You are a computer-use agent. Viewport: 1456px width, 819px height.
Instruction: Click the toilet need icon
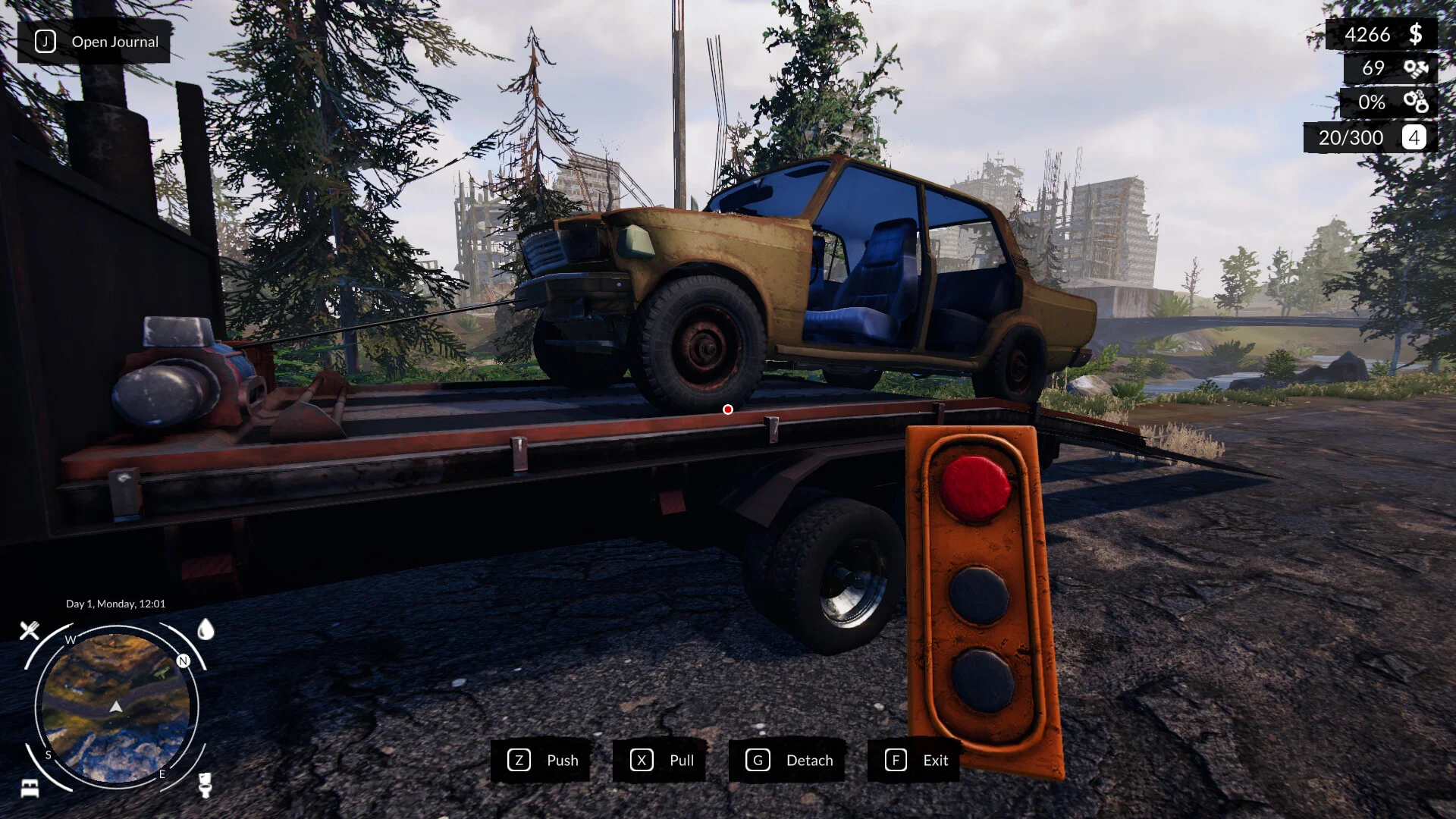205,785
